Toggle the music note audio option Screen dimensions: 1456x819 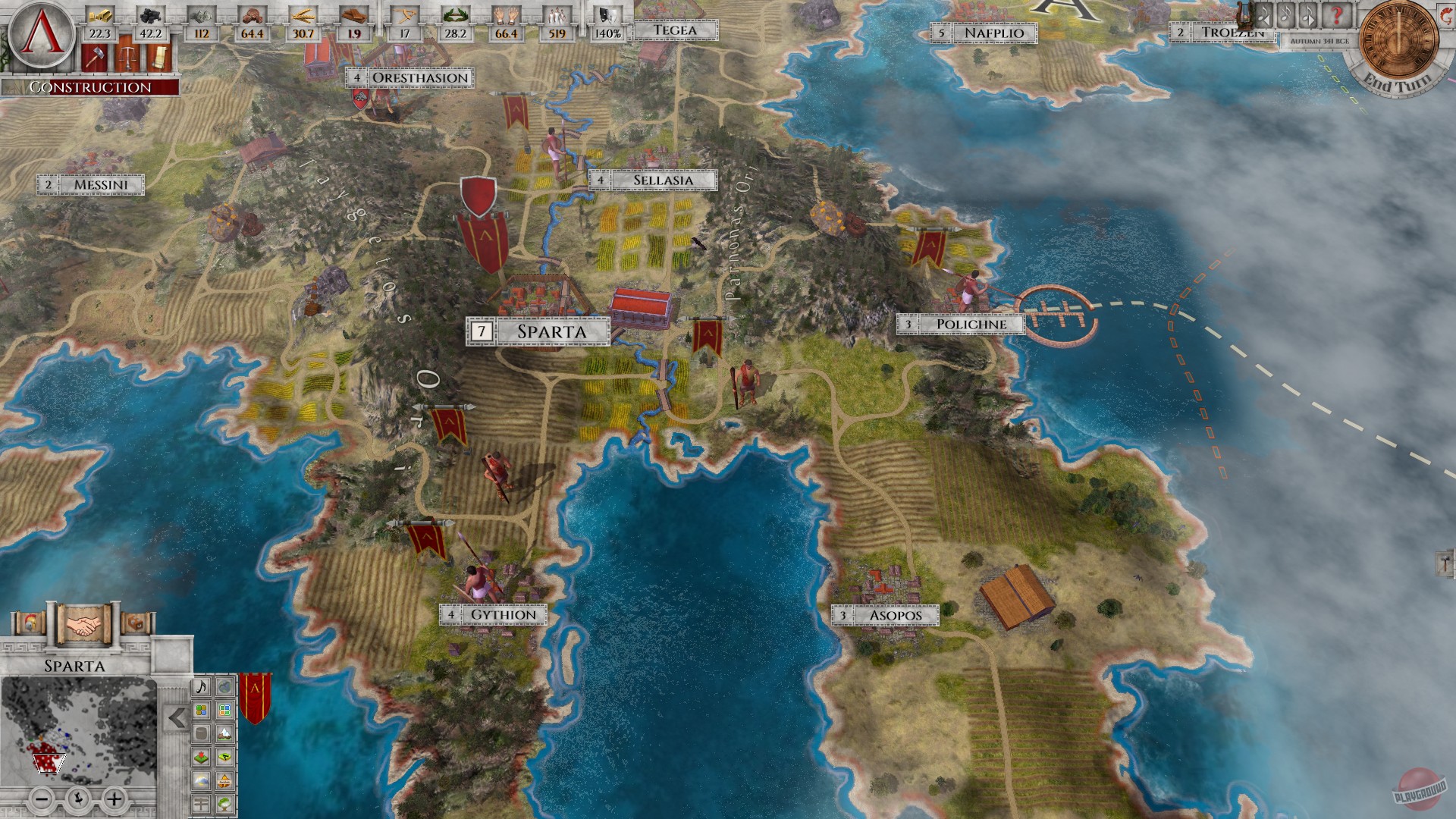(201, 688)
